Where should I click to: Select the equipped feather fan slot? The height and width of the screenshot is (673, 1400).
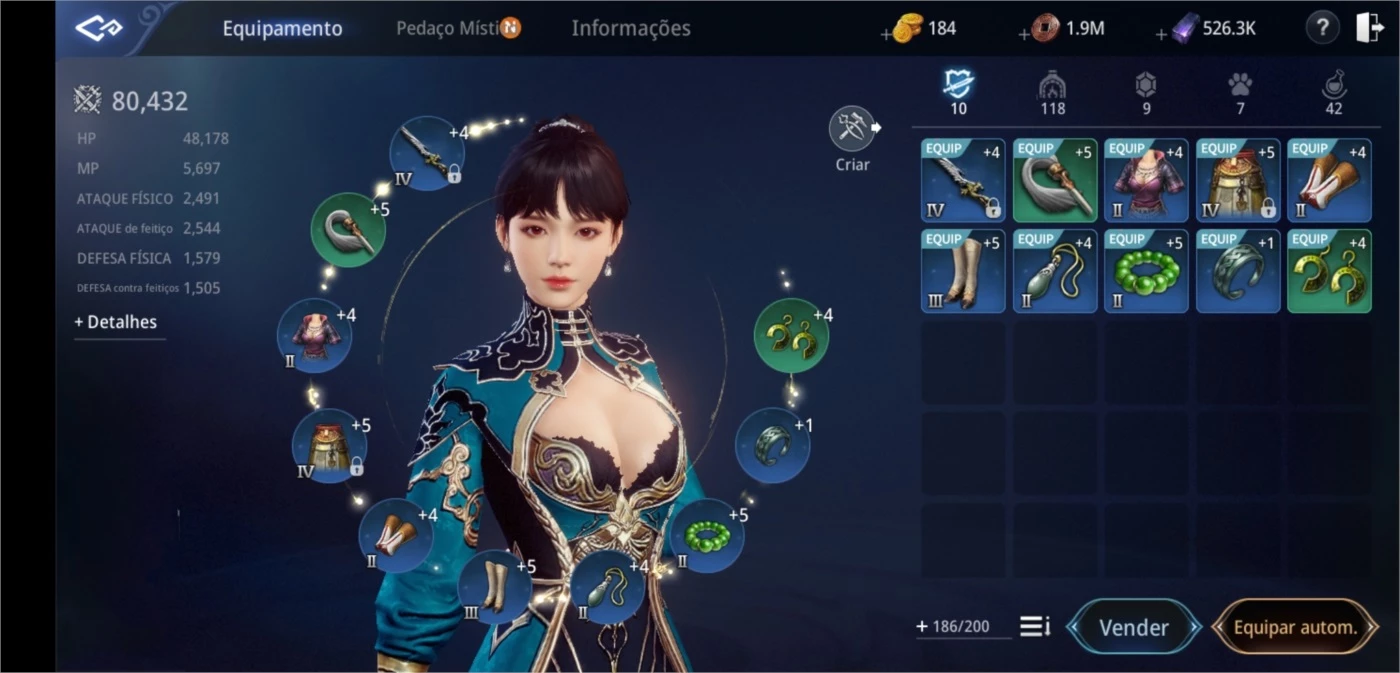point(348,230)
